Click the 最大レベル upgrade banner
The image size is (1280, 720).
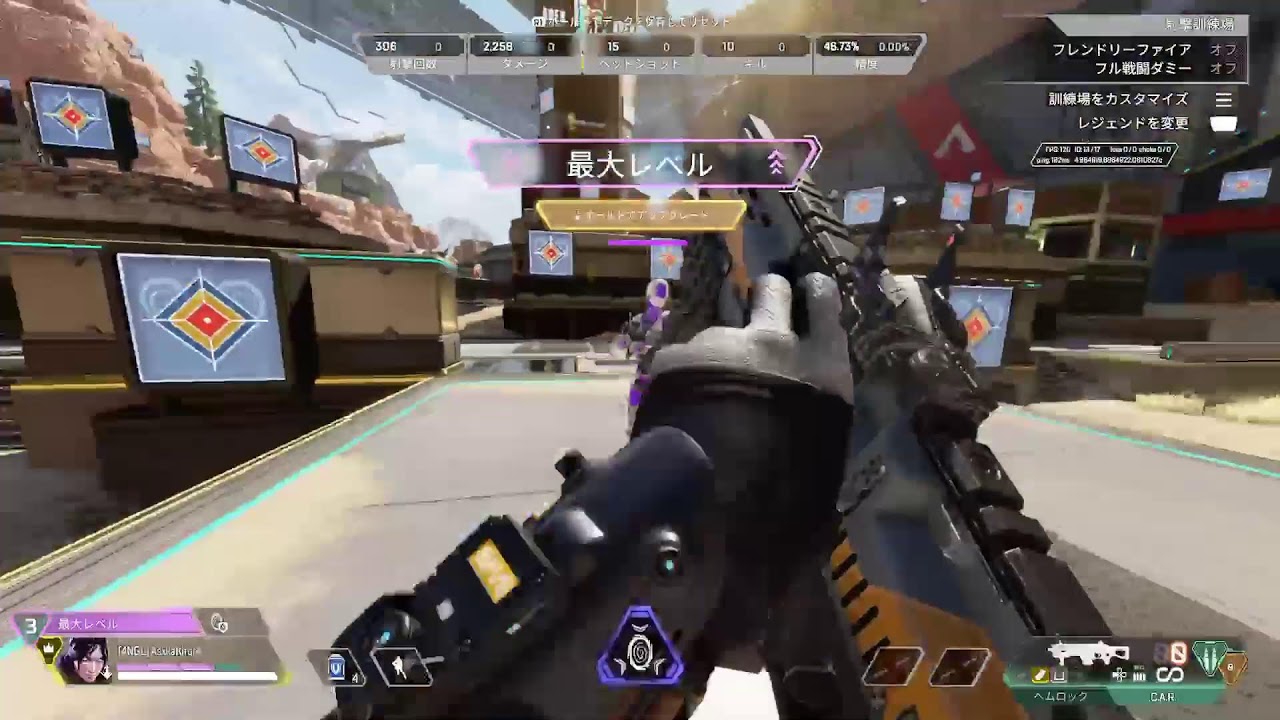pyautogui.click(x=640, y=164)
